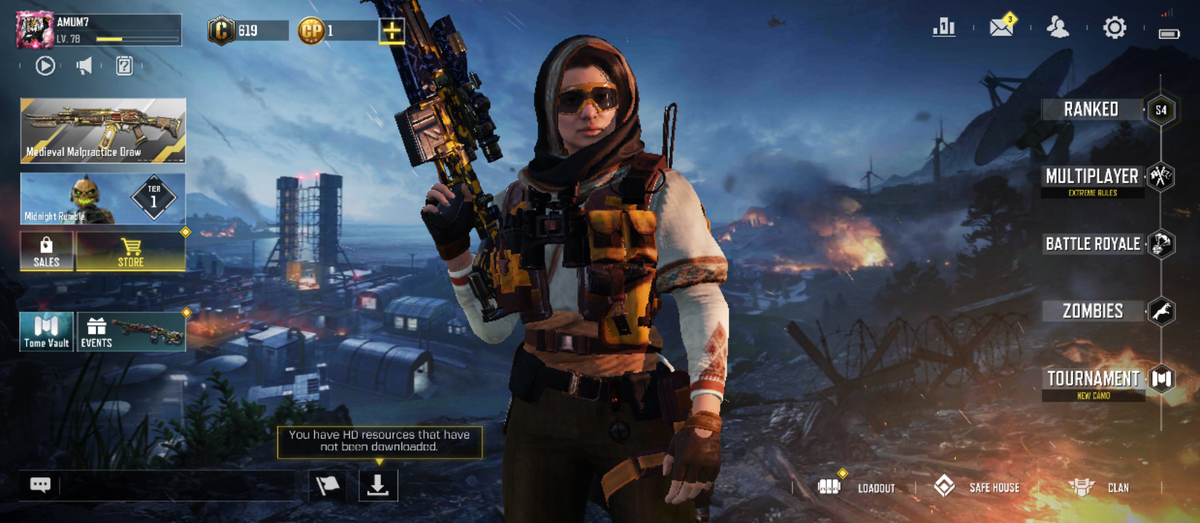
Task: Open the Midnight Rumble battle pass
Action: click(103, 198)
